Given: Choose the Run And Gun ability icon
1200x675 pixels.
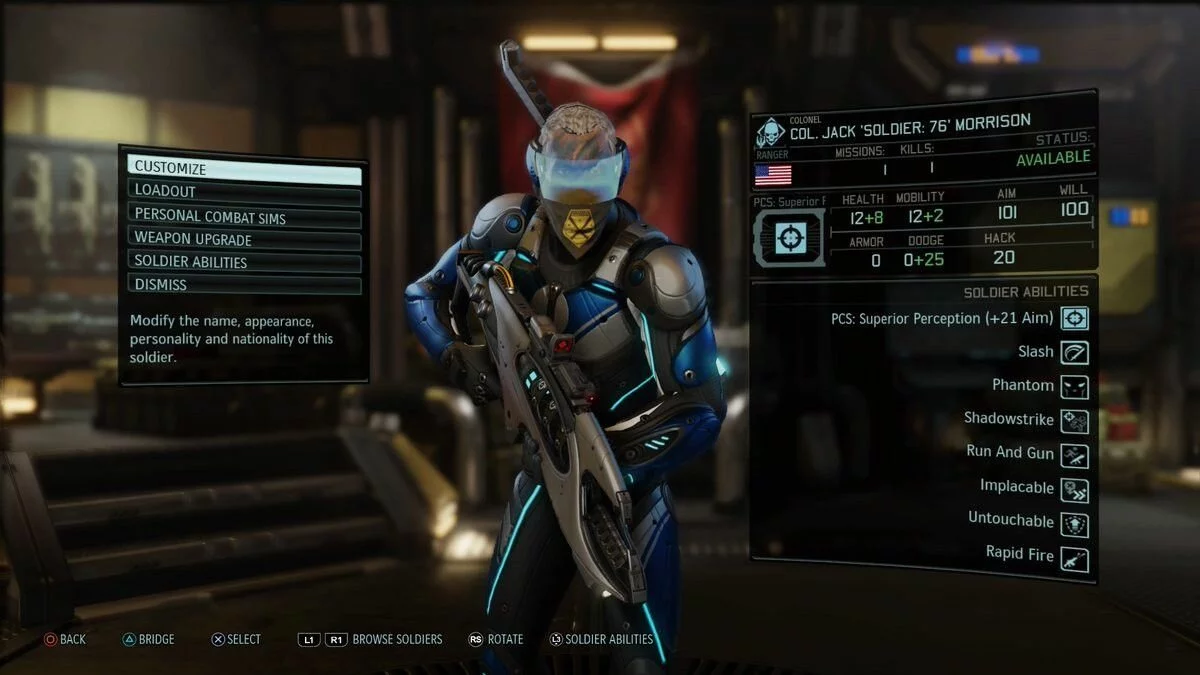Looking at the screenshot, I should tap(1075, 454).
